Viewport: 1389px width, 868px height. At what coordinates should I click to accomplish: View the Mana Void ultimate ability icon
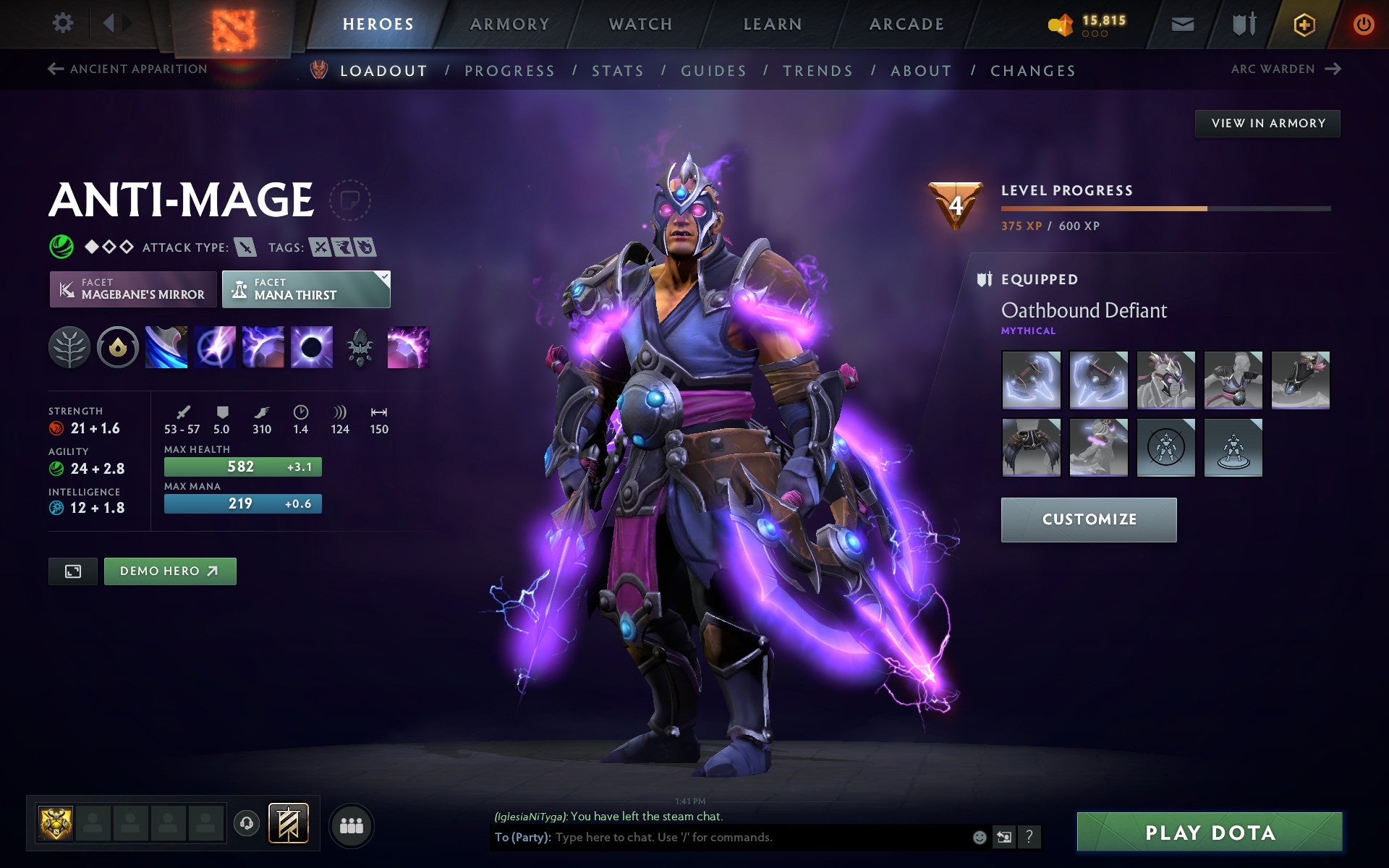[311, 347]
